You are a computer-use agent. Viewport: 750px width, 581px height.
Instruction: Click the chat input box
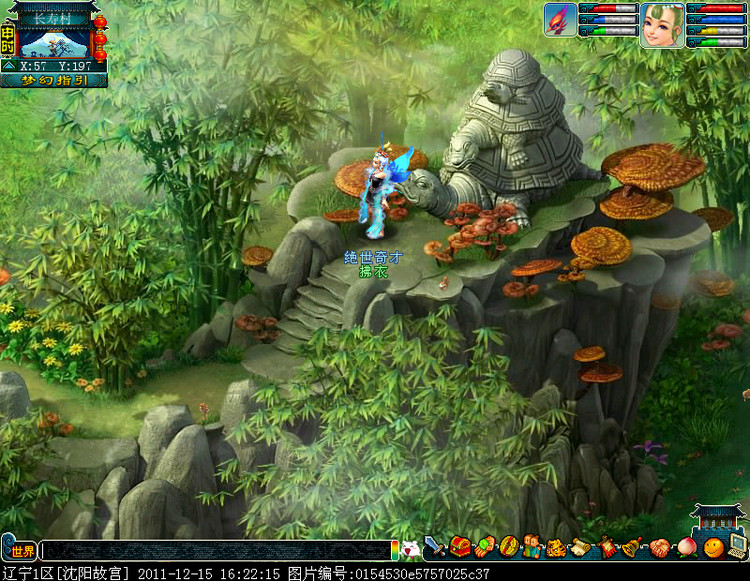(x=215, y=551)
